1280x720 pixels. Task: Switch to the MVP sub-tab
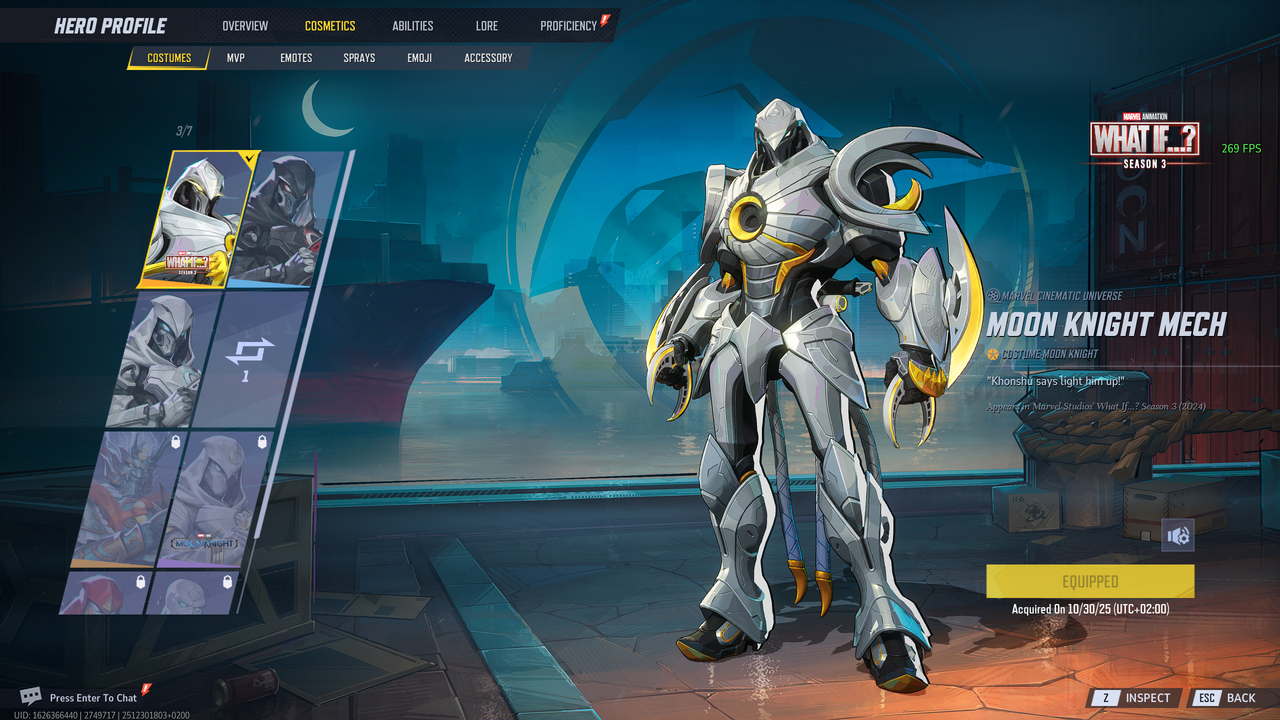pos(236,58)
